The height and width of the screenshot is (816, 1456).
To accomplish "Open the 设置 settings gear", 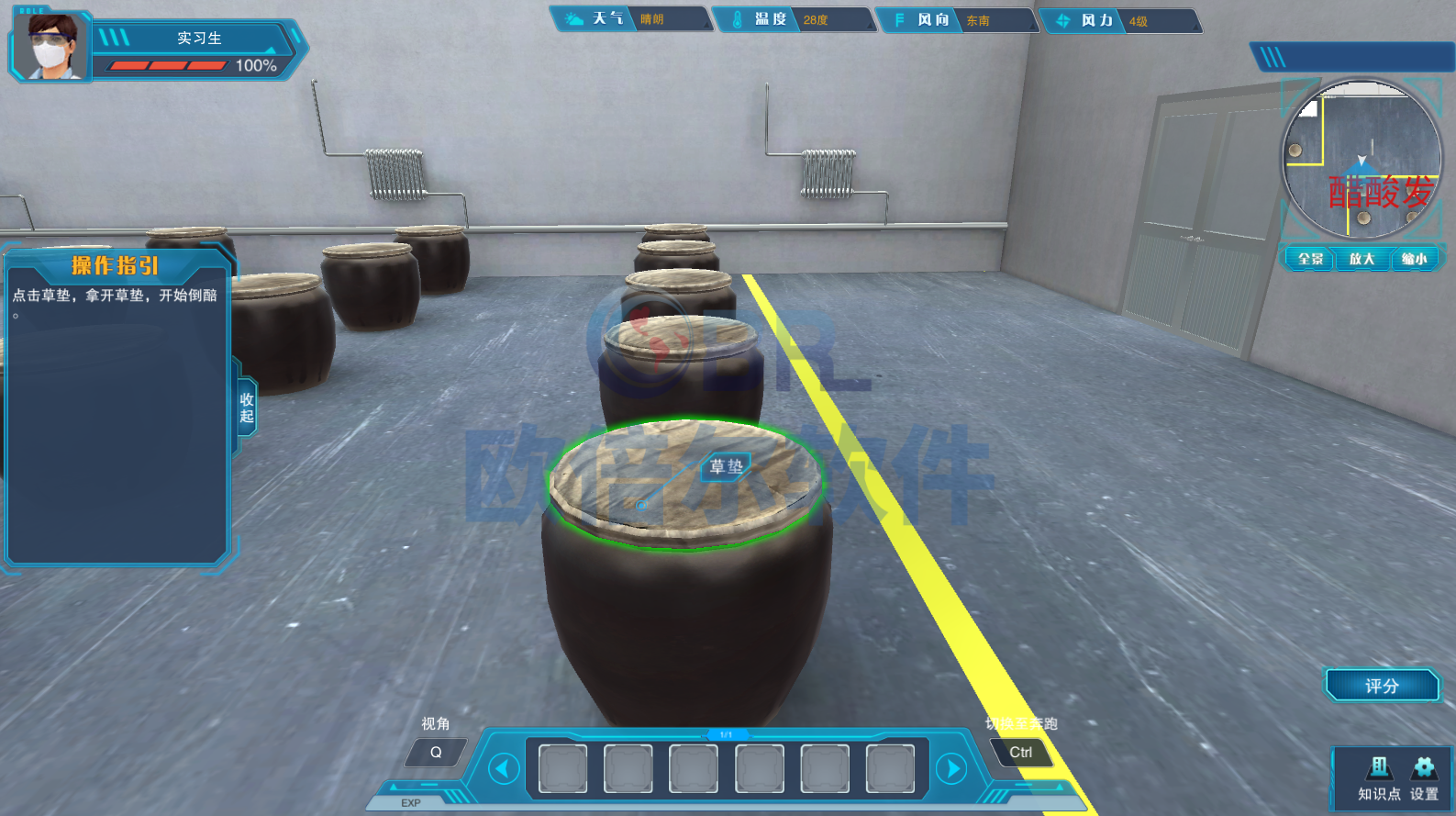I will (1424, 778).
